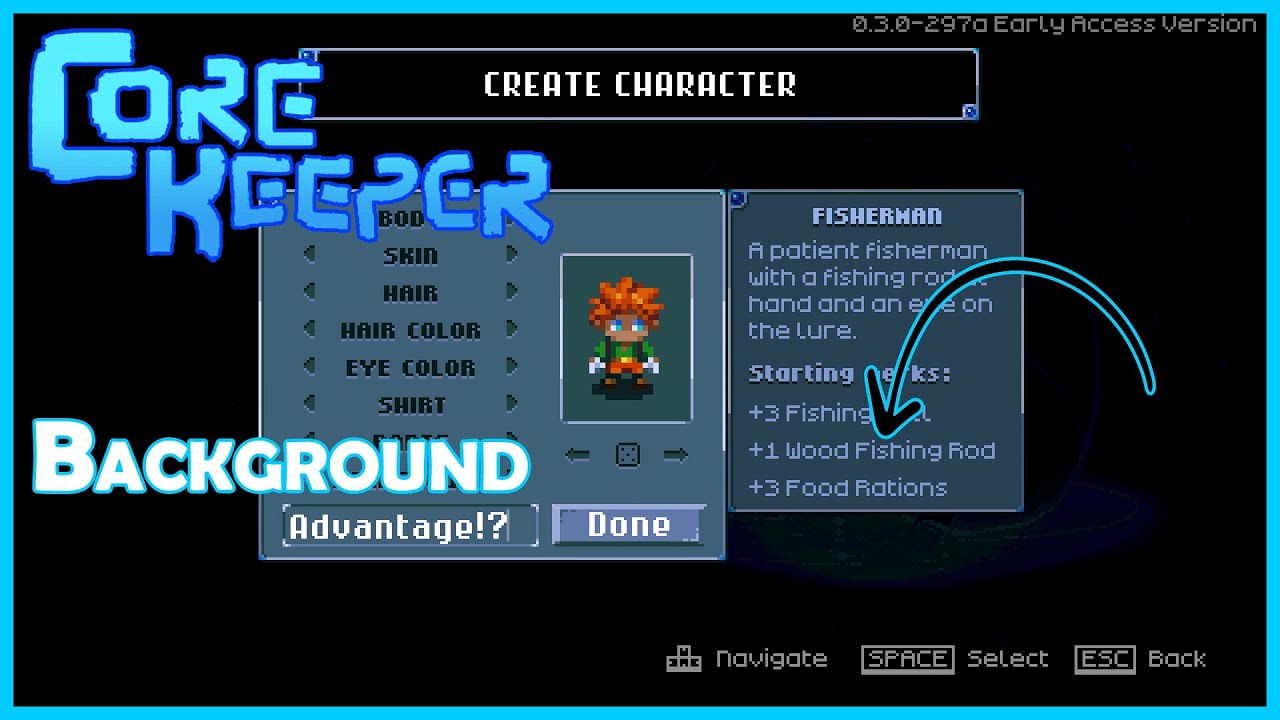Image resolution: width=1280 pixels, height=720 pixels.
Task: Click the small diamond marker on the Fisherman panel
Action: [739, 198]
